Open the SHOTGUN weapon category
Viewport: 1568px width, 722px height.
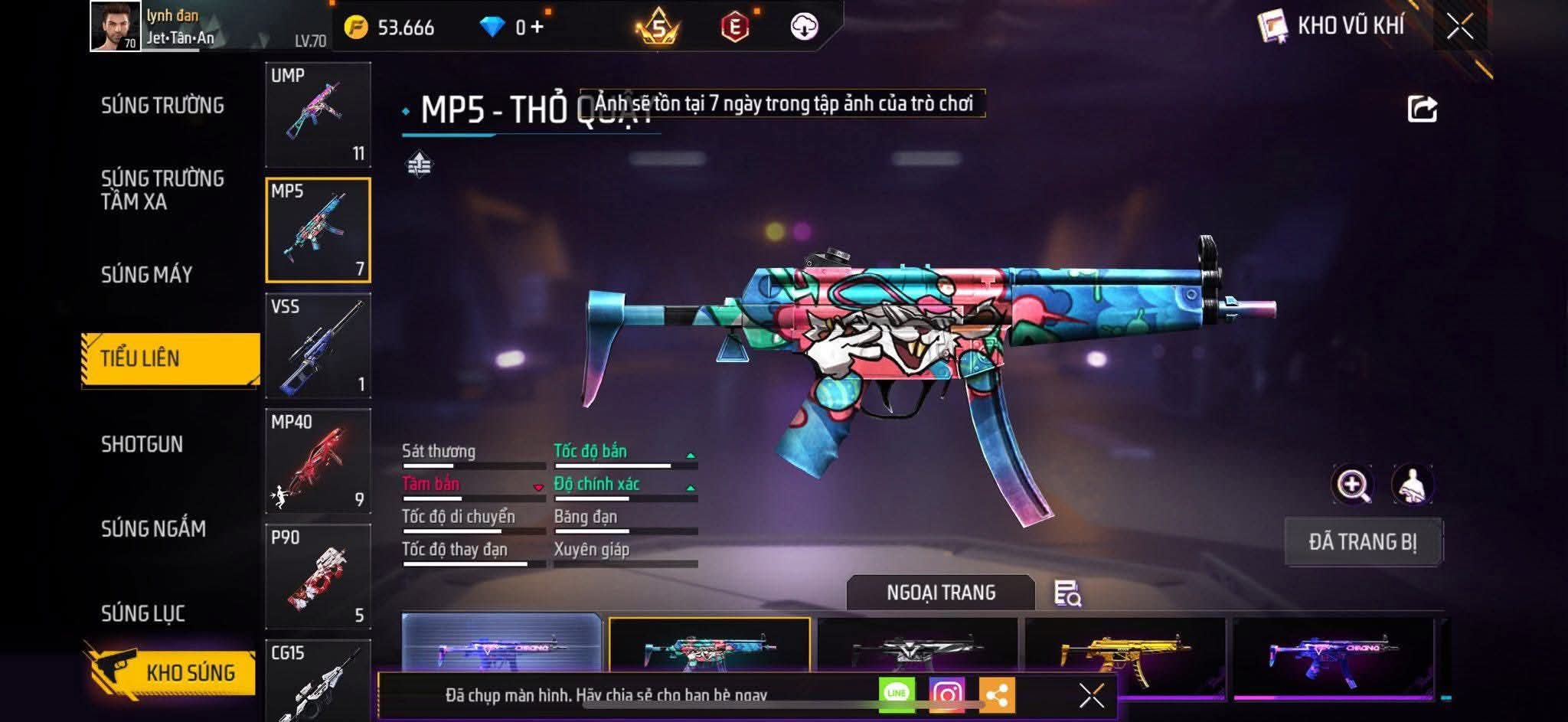(x=142, y=445)
